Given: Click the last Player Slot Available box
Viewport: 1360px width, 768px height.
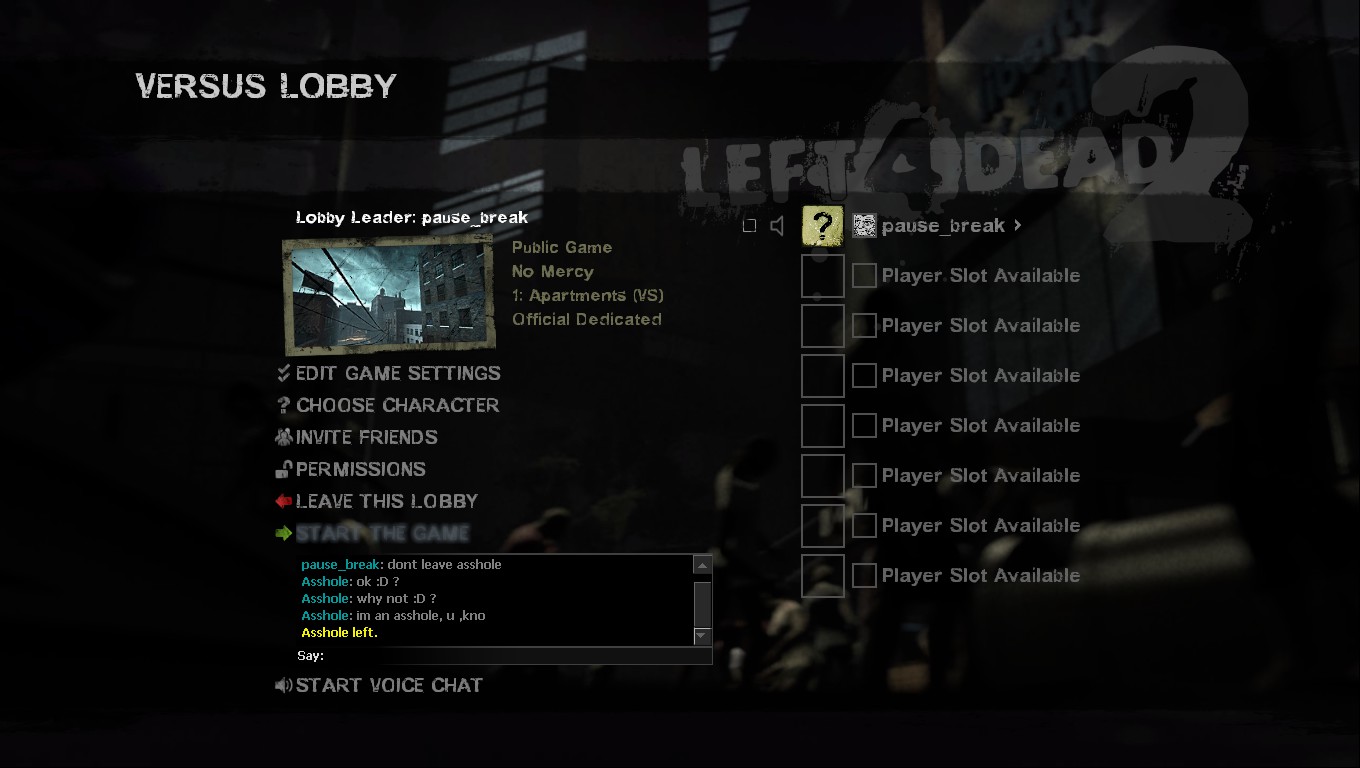Looking at the screenshot, I should pos(822,575).
